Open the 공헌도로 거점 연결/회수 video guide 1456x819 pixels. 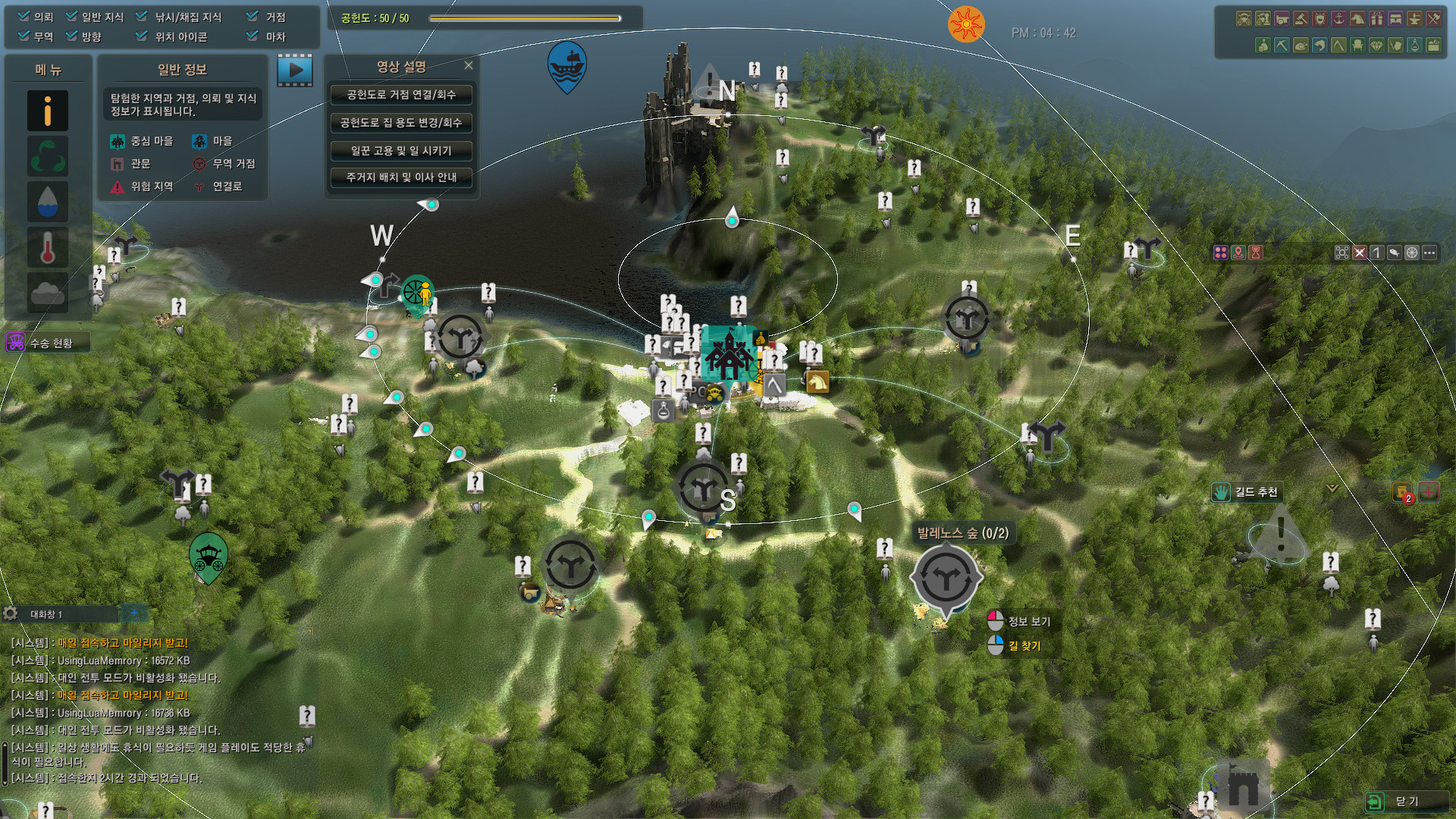(401, 95)
